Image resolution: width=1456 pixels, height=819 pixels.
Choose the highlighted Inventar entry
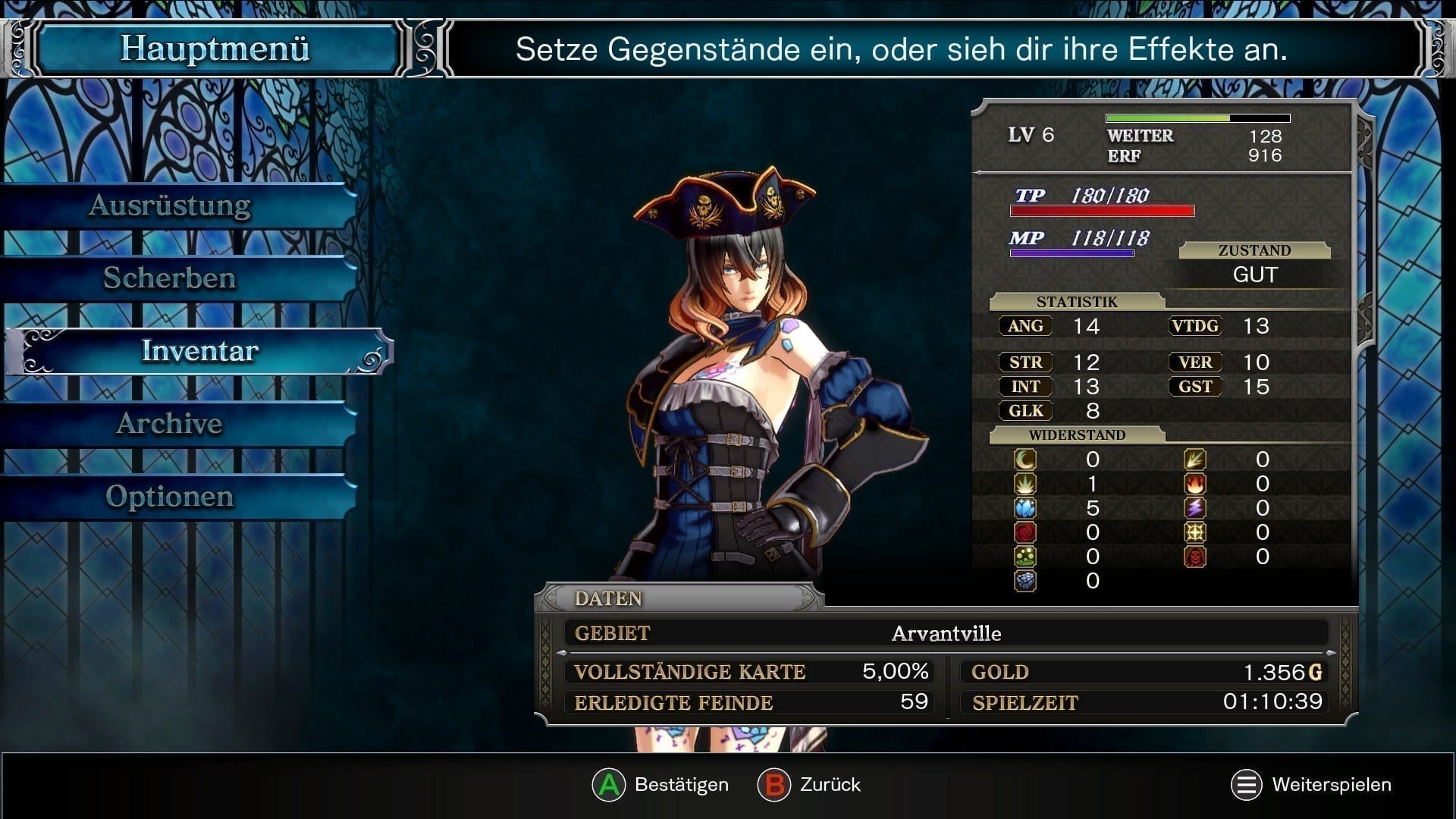coord(200,351)
